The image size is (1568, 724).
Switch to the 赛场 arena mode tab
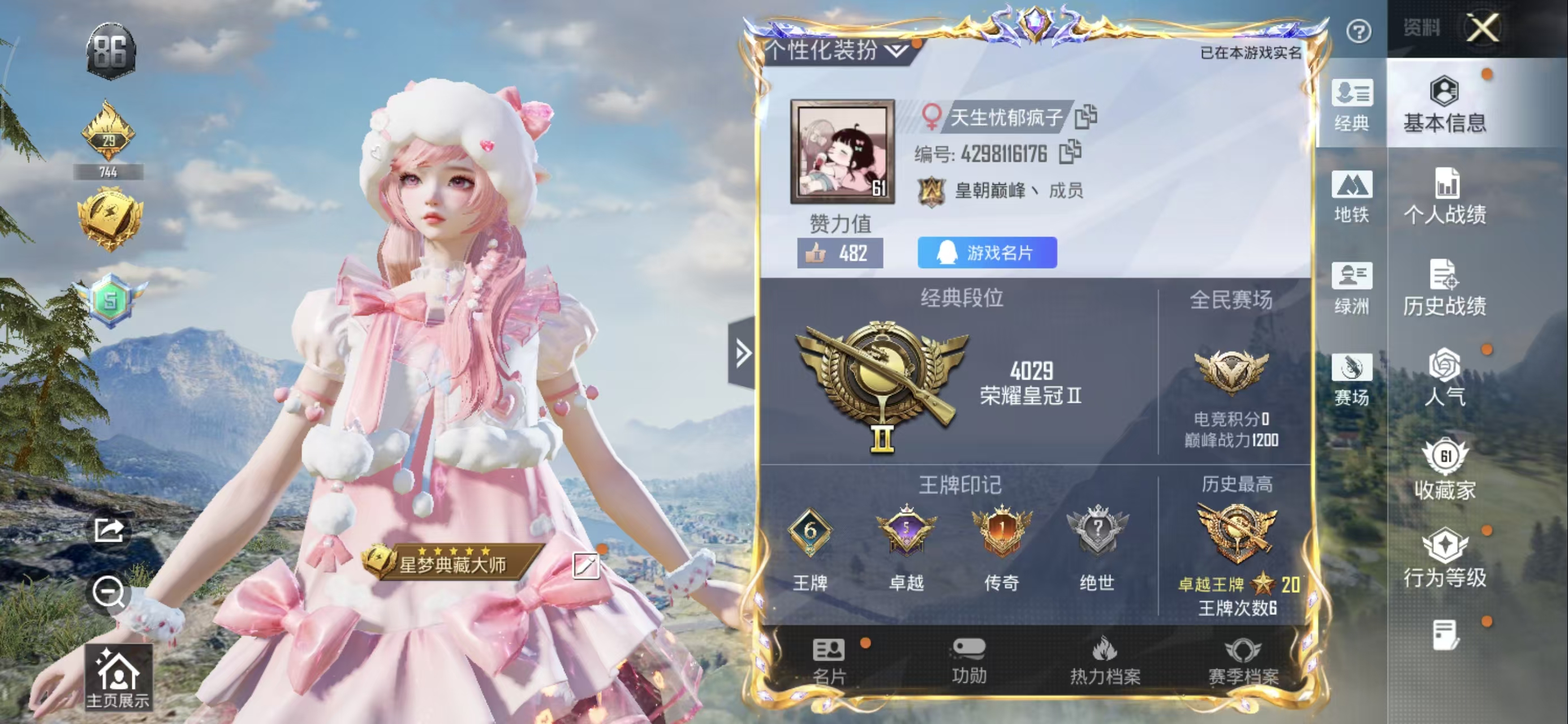point(1351,379)
